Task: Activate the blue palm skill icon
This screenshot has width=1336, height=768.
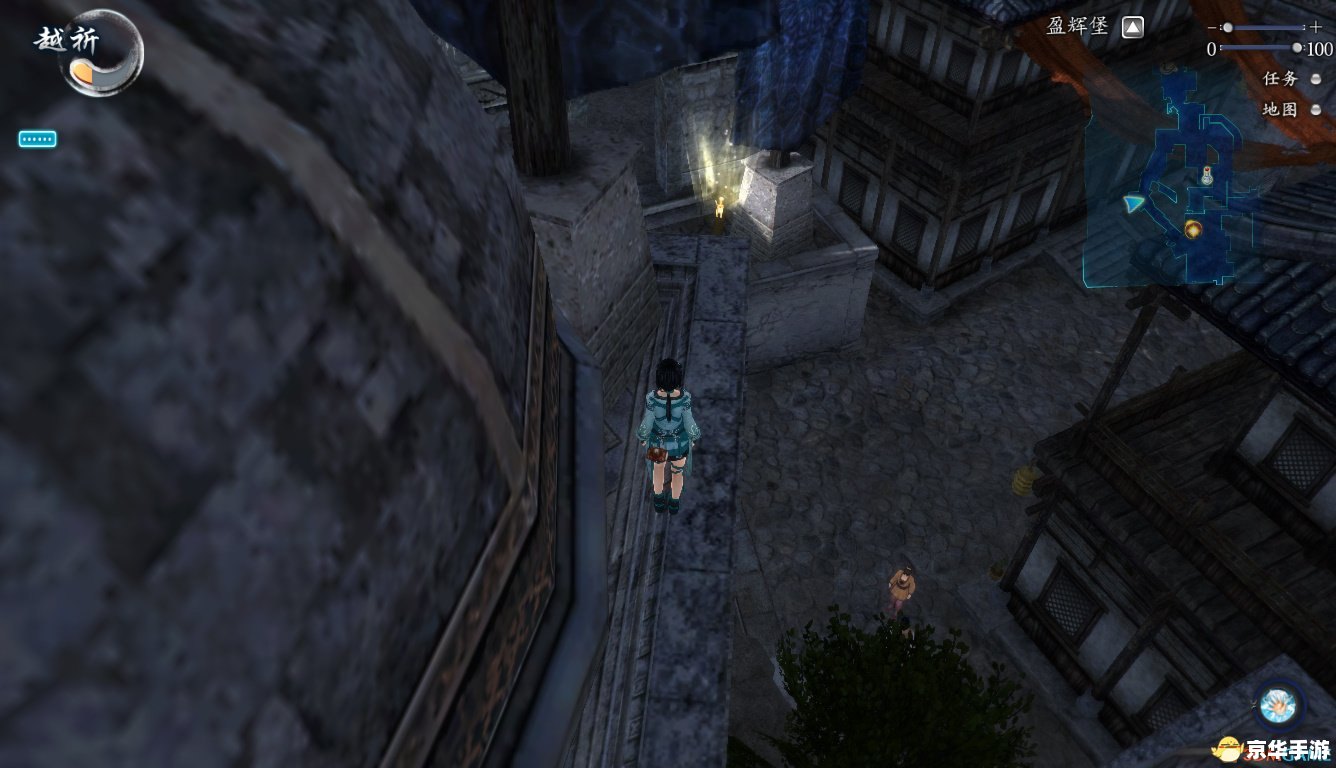Action: point(1276,703)
